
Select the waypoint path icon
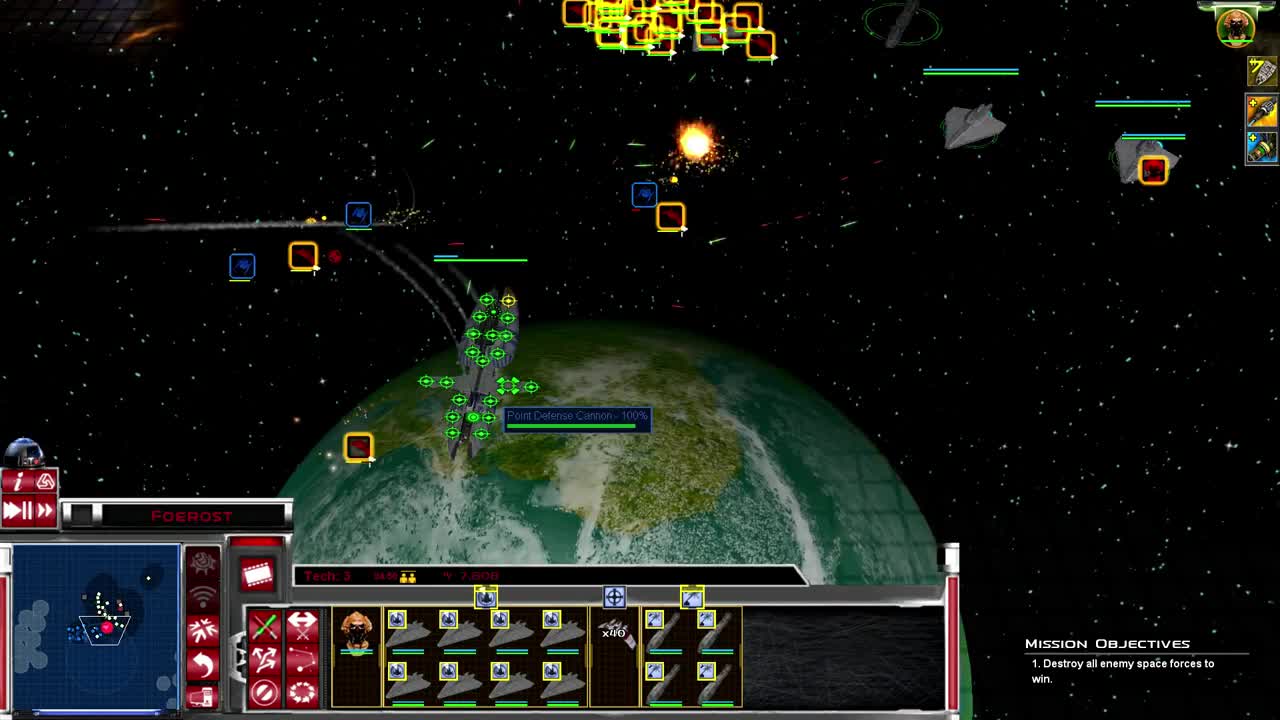[303, 660]
